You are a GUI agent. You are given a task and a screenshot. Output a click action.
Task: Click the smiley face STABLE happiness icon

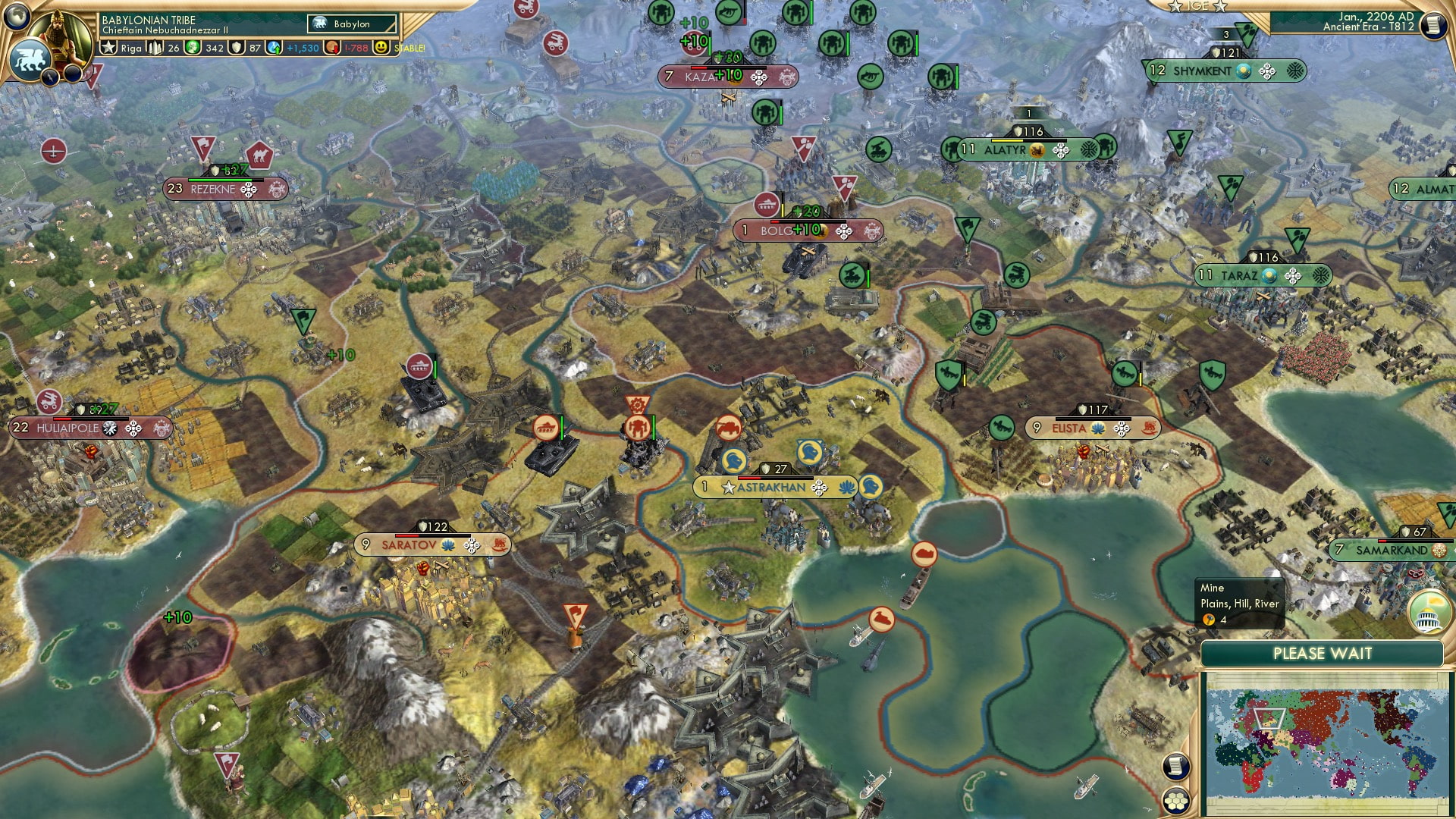pos(381,49)
